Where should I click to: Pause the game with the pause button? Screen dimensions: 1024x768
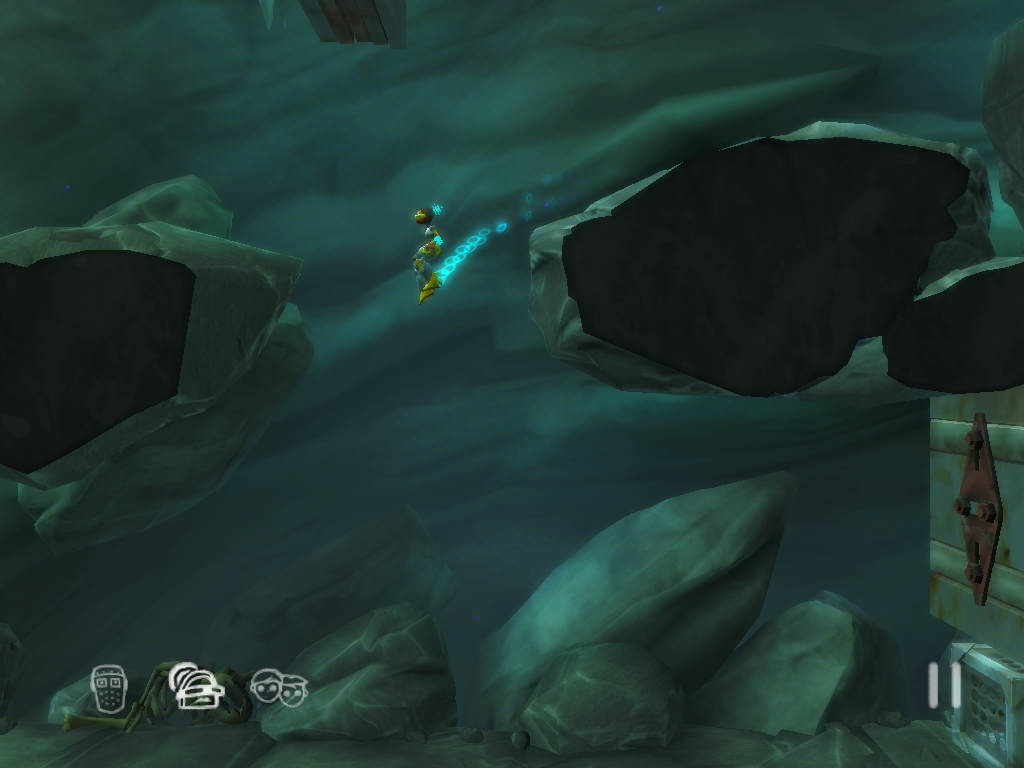click(x=944, y=686)
